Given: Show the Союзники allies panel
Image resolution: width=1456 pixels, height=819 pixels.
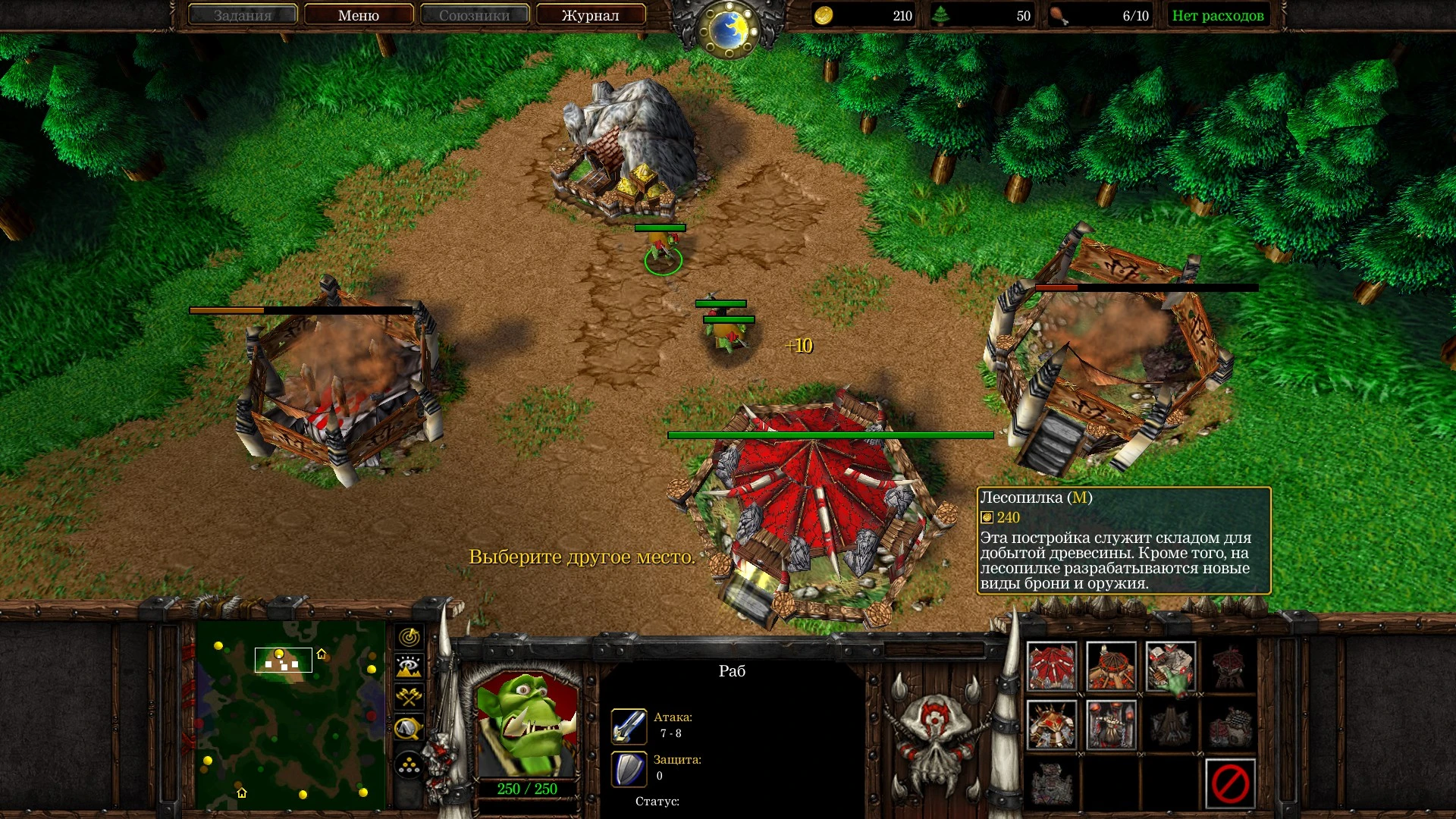Looking at the screenshot, I should tap(474, 15).
